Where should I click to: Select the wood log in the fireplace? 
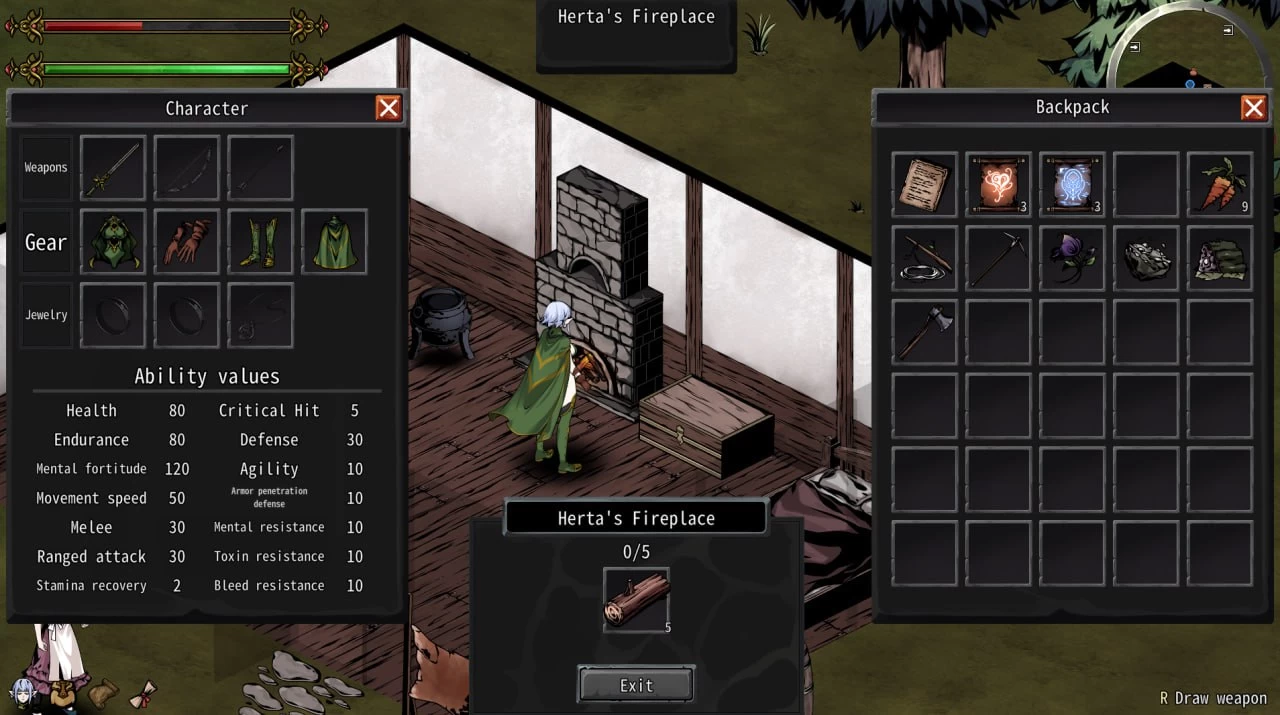click(x=636, y=600)
